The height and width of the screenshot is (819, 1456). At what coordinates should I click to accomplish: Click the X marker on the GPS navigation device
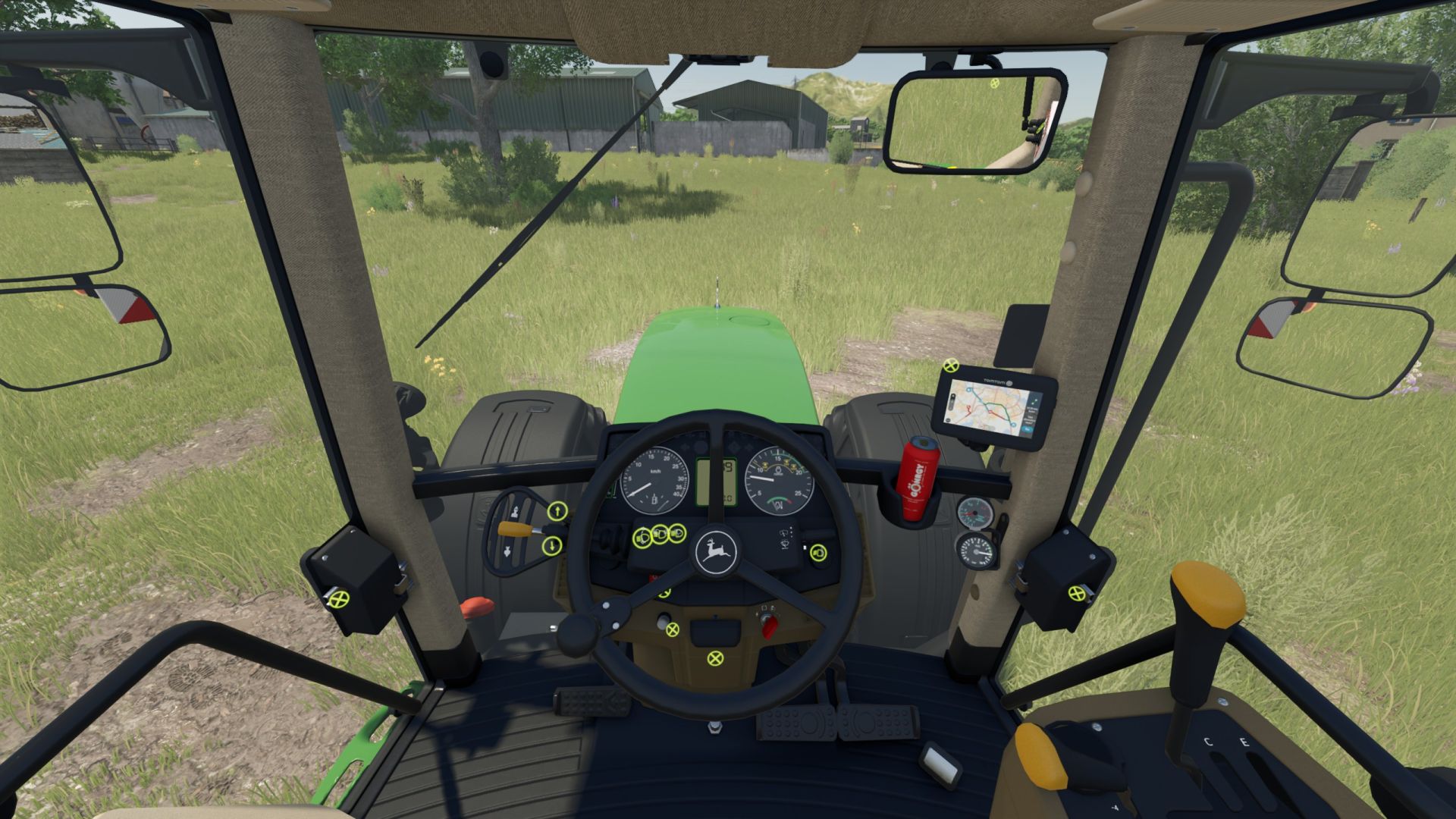950,366
